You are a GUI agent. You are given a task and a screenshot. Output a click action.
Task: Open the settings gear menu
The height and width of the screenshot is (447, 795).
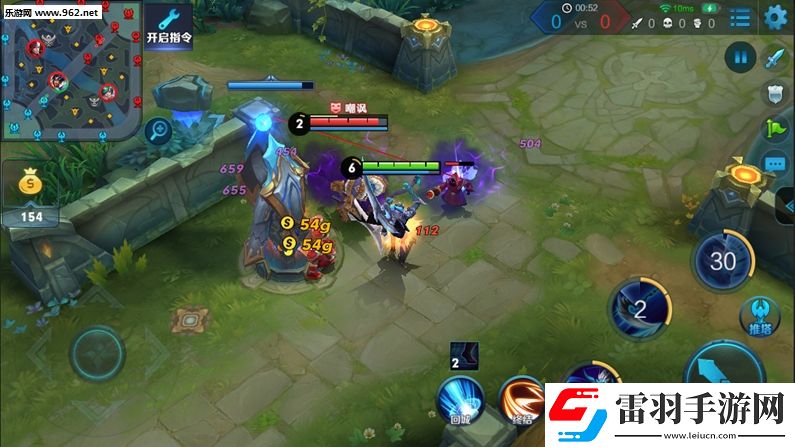pyautogui.click(x=775, y=17)
